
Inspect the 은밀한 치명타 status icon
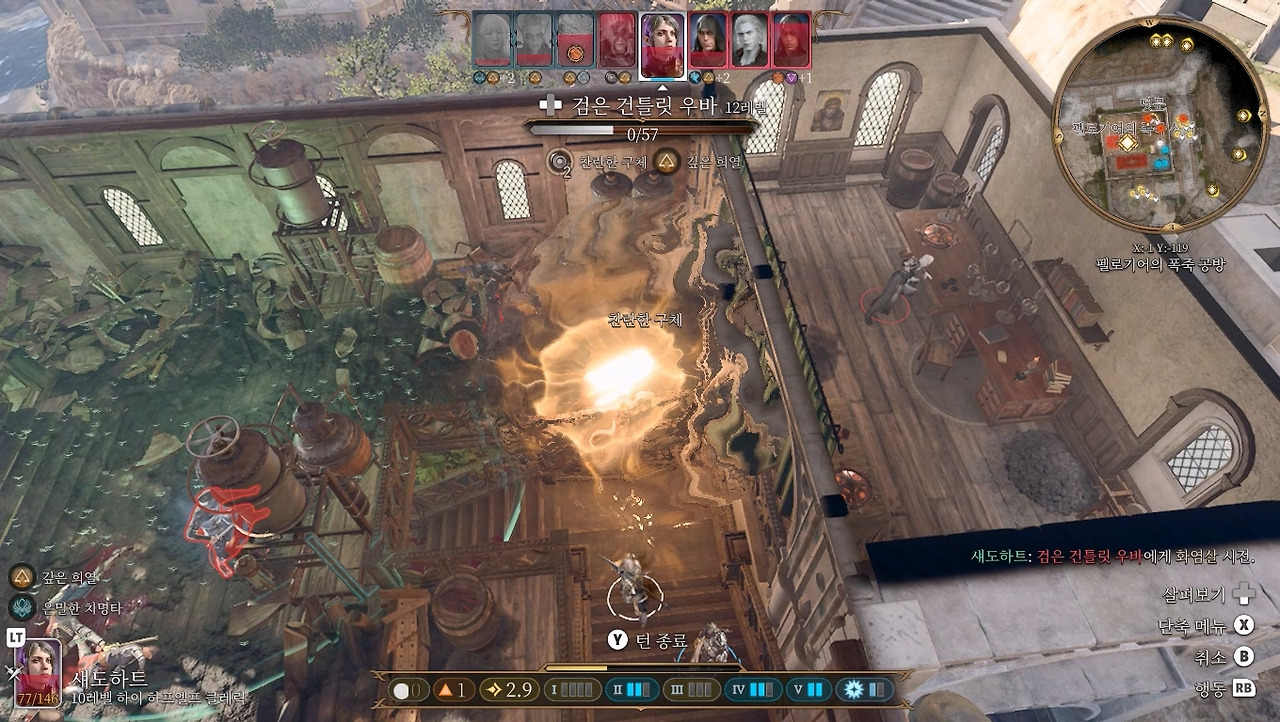click(x=21, y=607)
